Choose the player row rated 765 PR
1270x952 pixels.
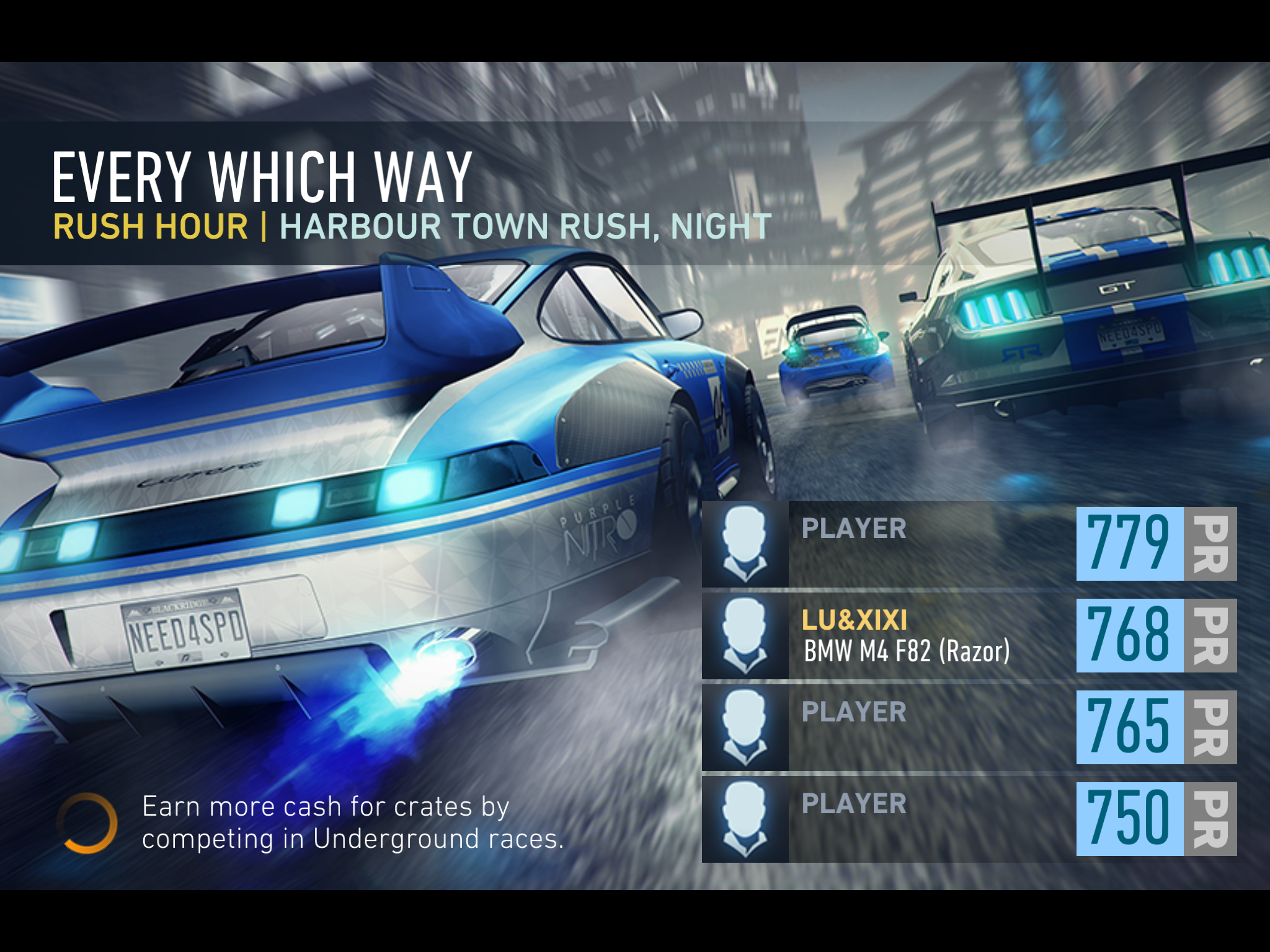point(969,728)
